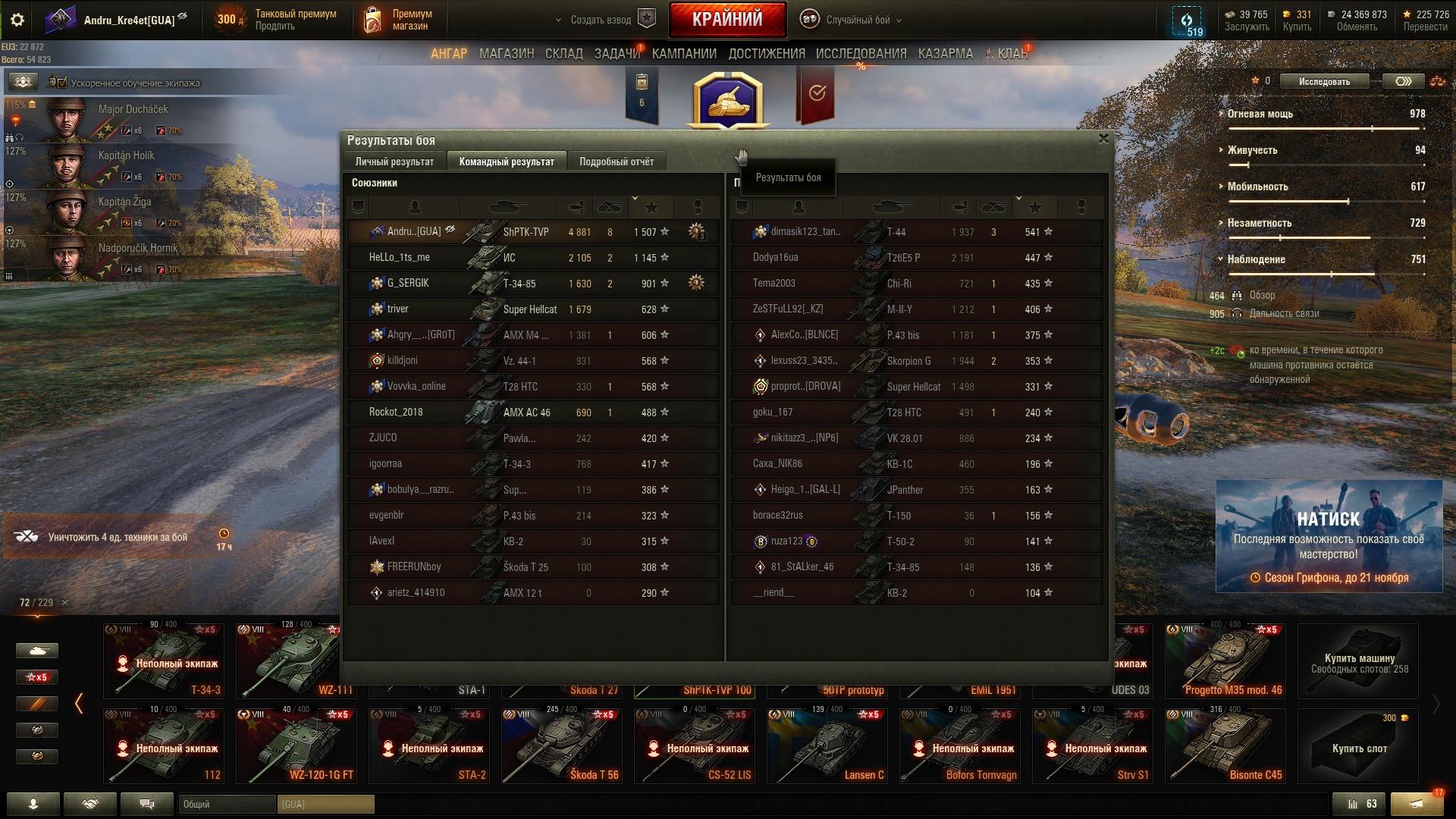Click the Купить слот tile
Viewport: 1456px width, 819px height.
1358,746
